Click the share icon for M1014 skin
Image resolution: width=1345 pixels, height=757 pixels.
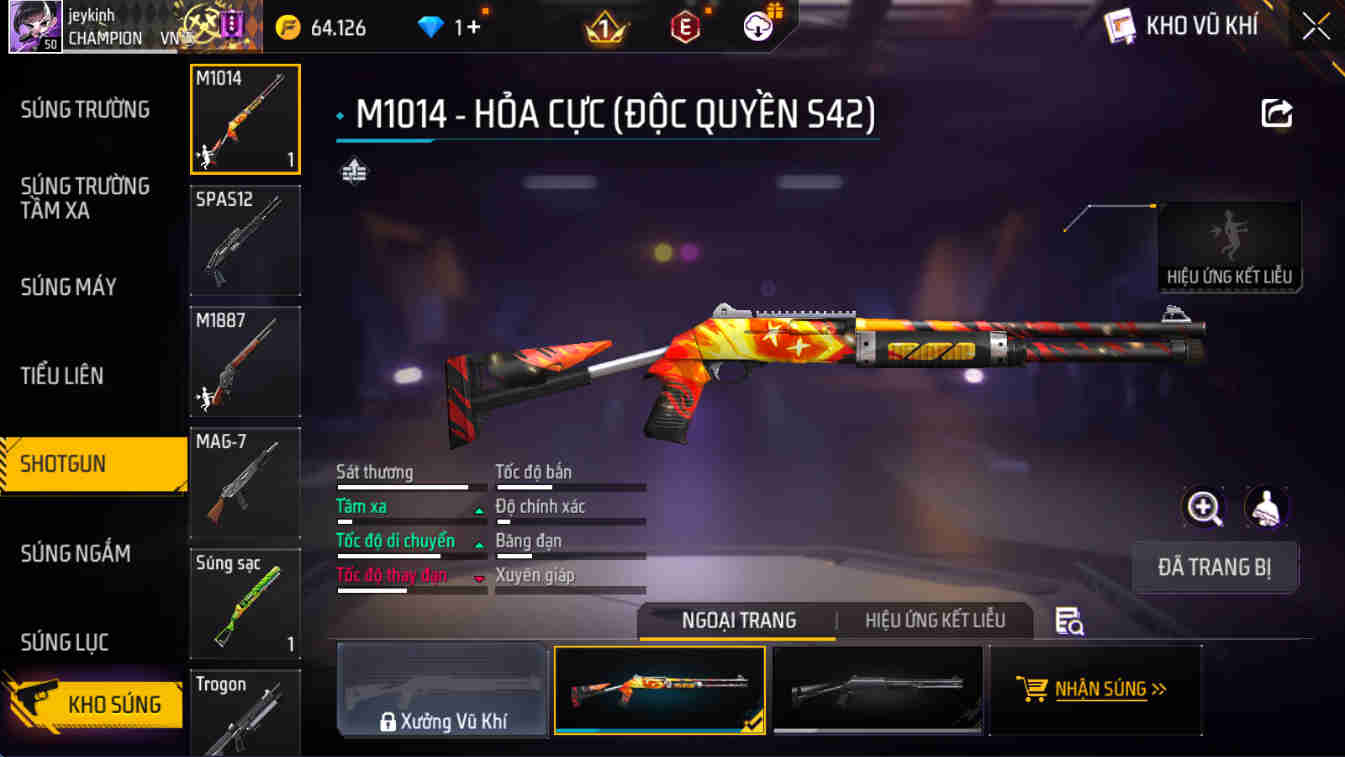(1277, 113)
